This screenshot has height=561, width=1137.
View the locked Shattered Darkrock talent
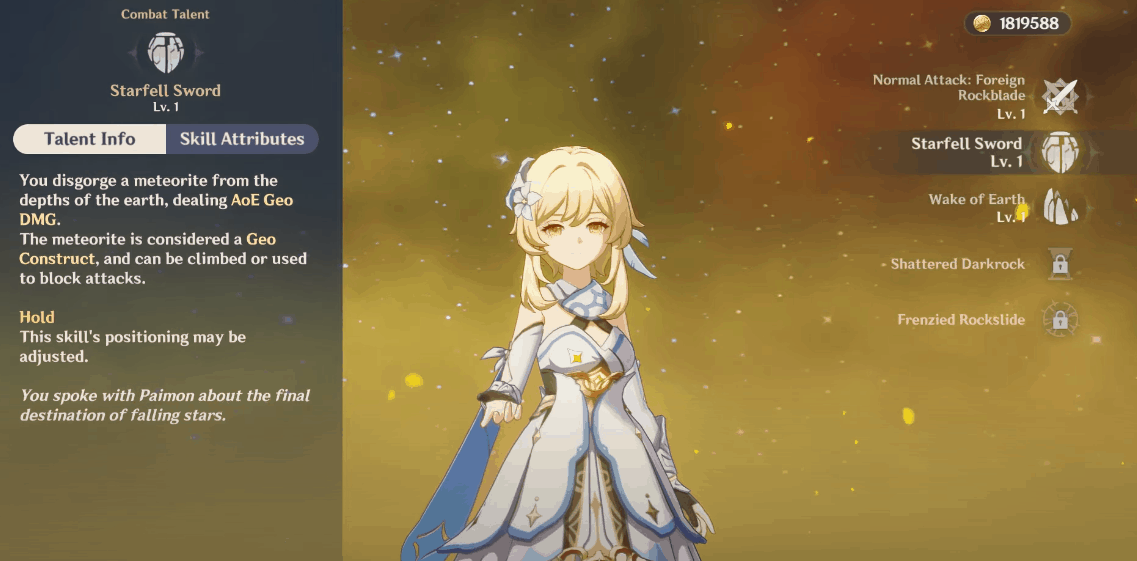click(x=1059, y=264)
